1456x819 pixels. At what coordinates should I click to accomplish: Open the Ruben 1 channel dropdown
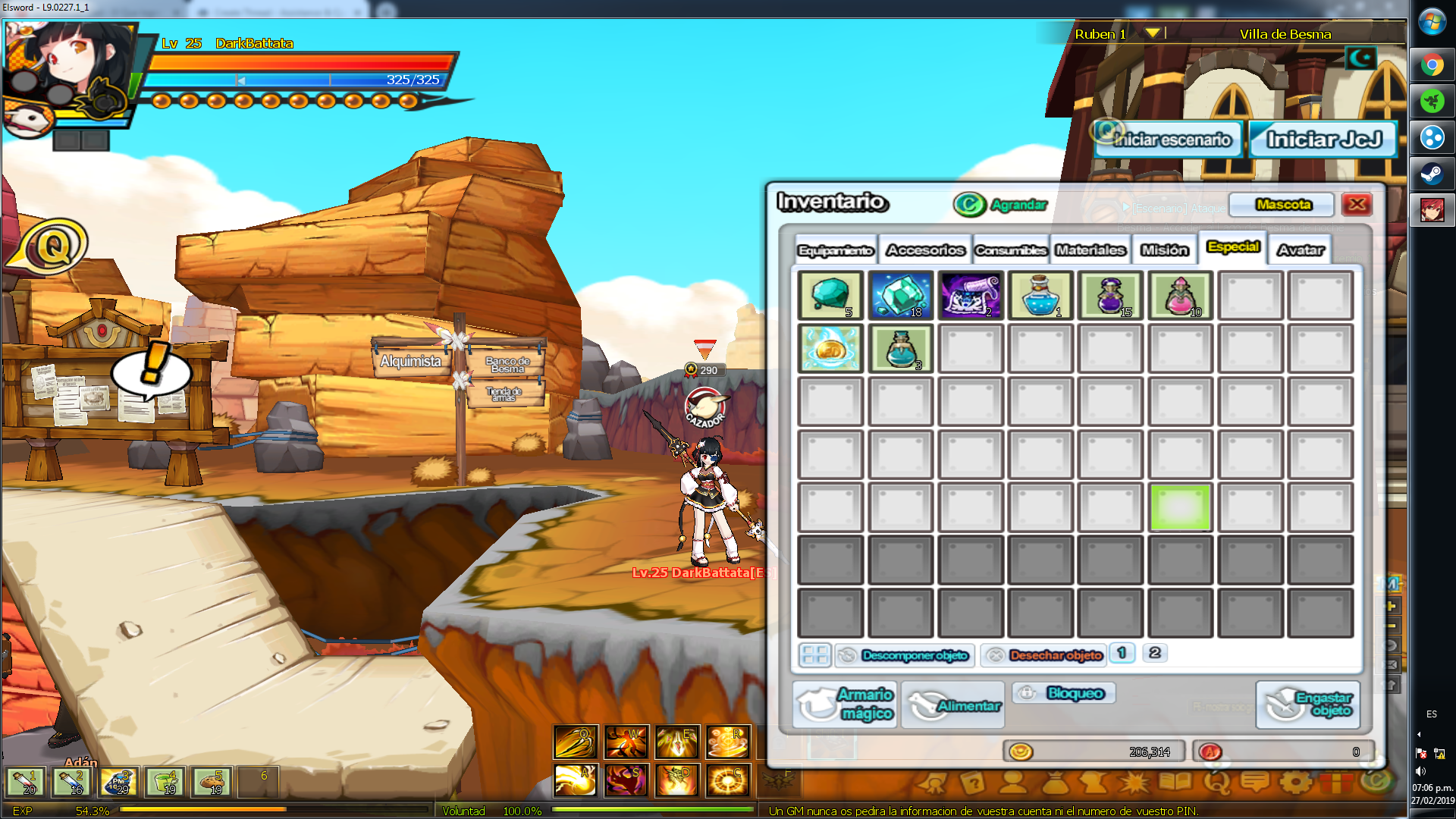point(1153,33)
